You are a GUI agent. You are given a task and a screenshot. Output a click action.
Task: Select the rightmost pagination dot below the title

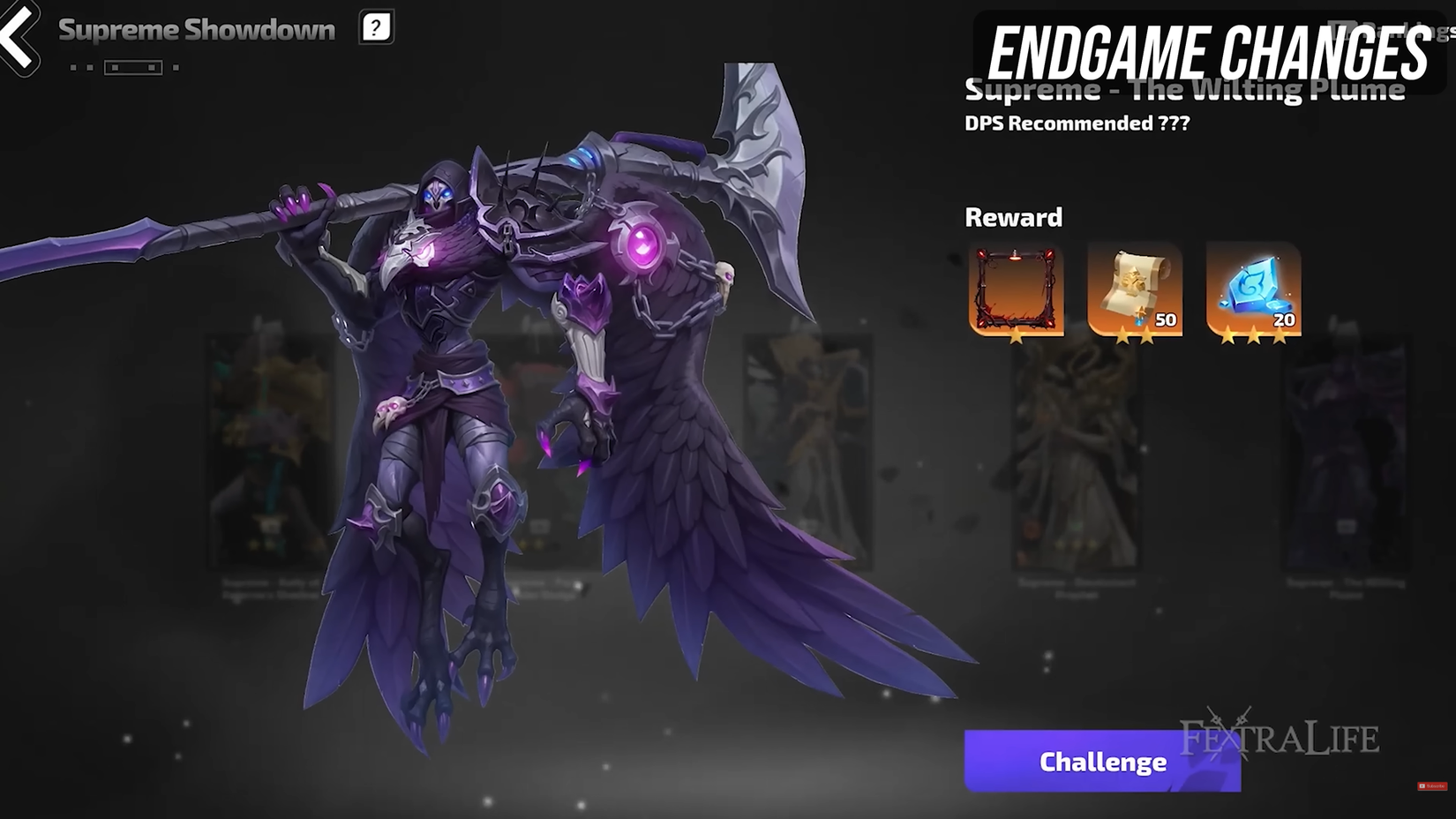pos(175,68)
